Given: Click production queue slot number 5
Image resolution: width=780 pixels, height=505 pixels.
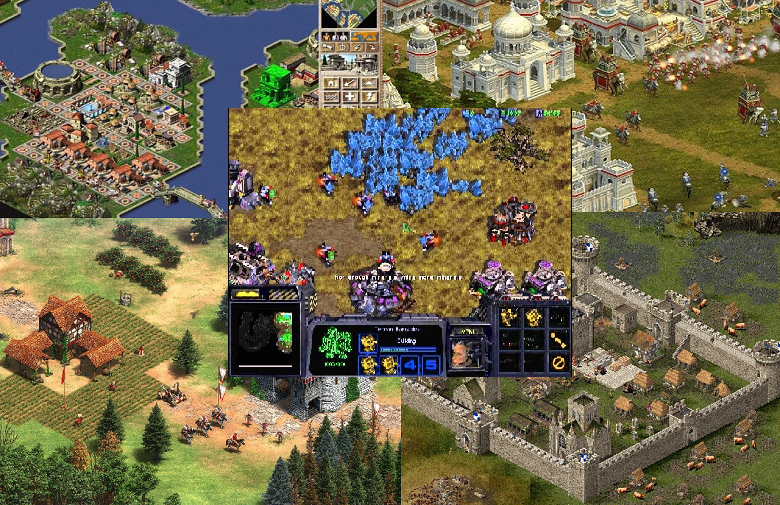Looking at the screenshot, I should pyautogui.click(x=431, y=364).
